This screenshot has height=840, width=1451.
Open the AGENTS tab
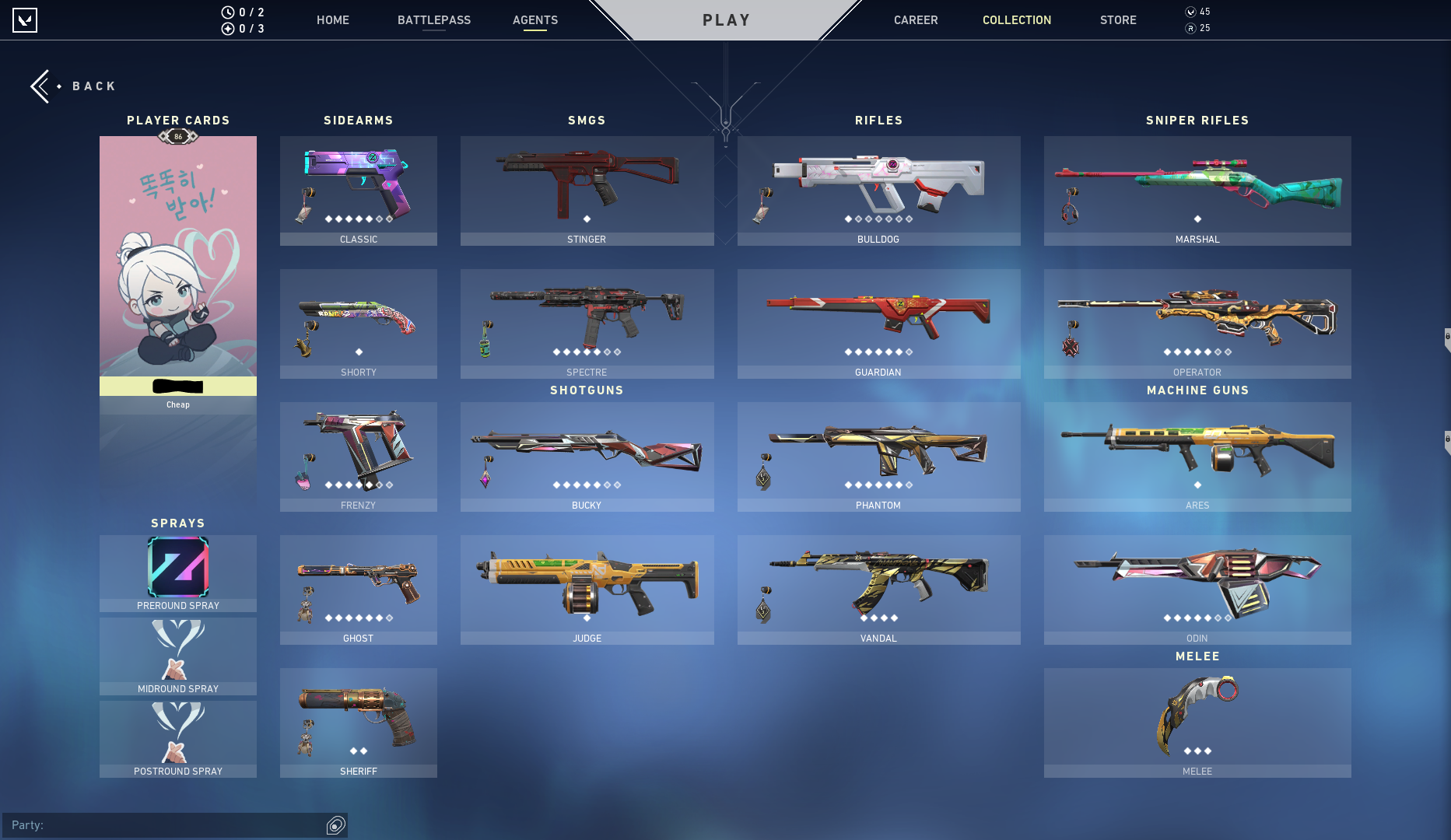pos(534,20)
